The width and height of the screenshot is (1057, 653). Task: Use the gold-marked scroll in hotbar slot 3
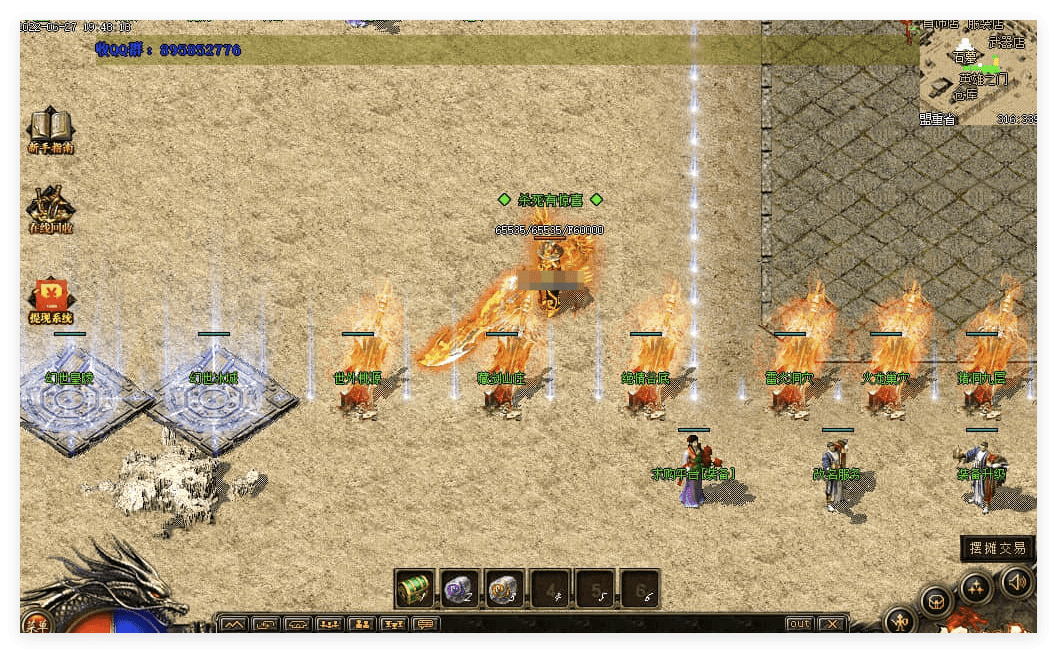504,589
